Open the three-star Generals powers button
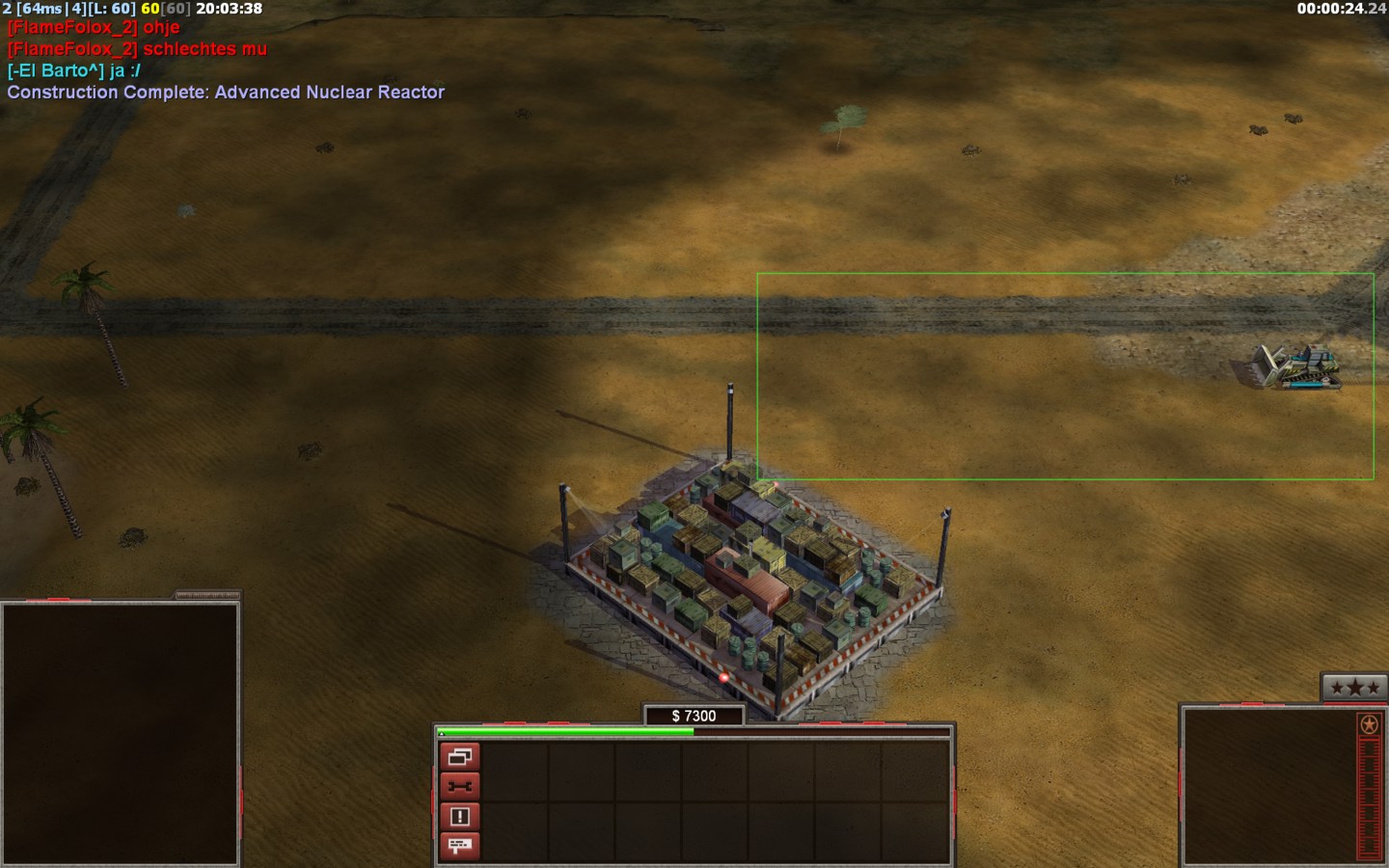This screenshot has height=868, width=1389. click(x=1354, y=688)
